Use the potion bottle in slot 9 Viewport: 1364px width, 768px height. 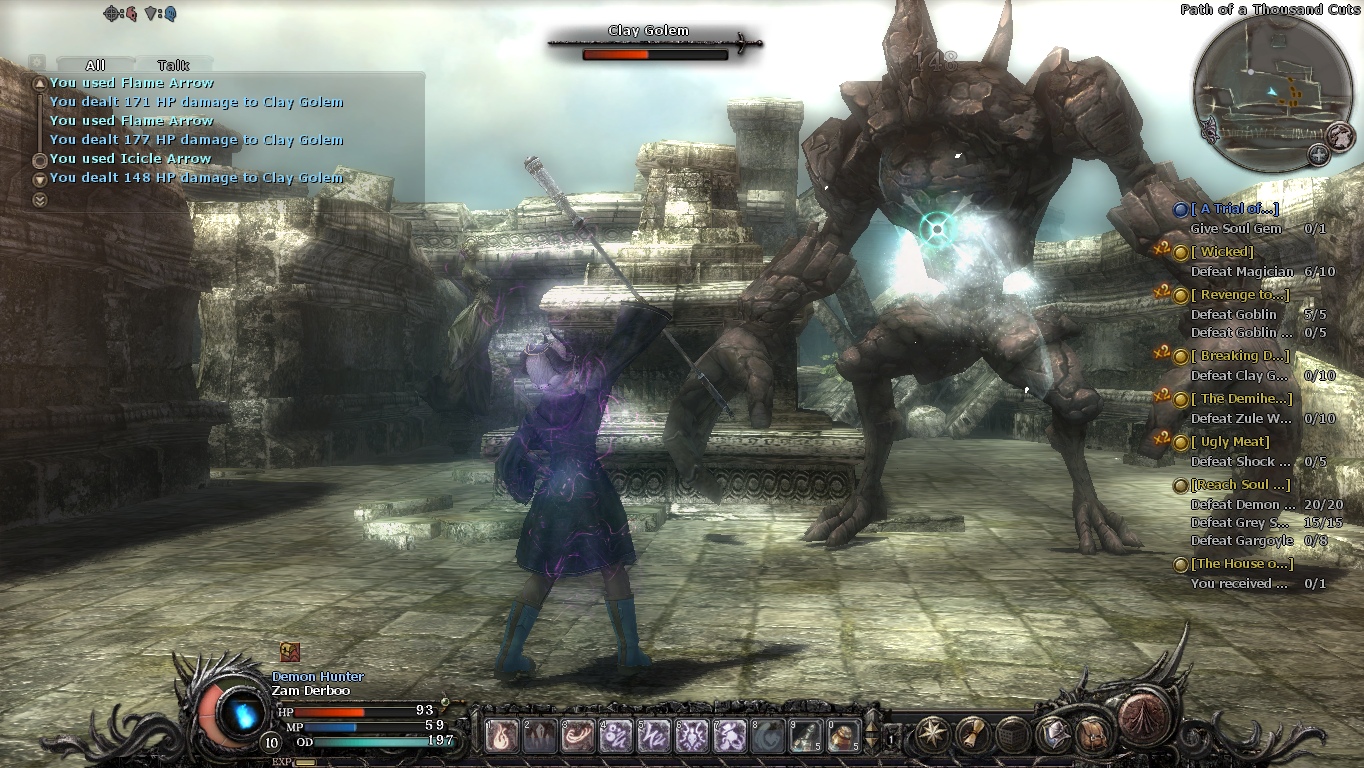[806, 736]
